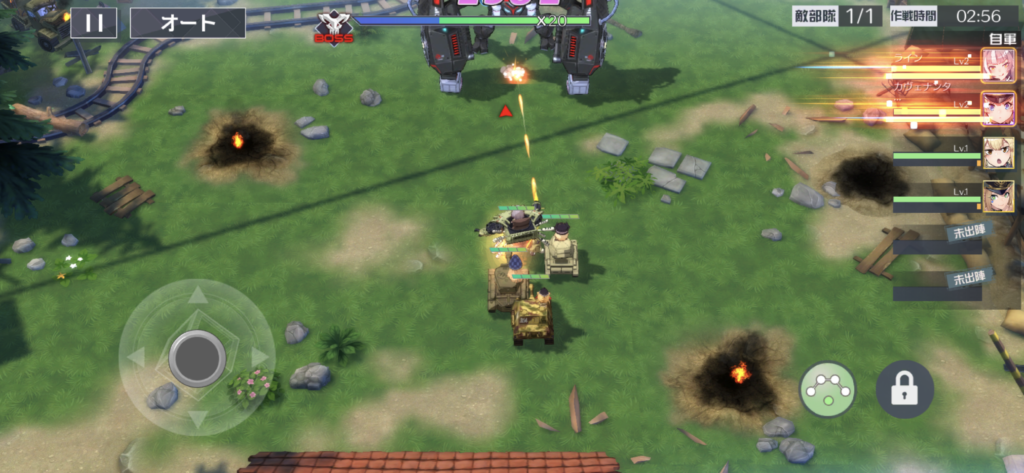
Task: Tap the joystick's down arrow
Action: (198, 418)
